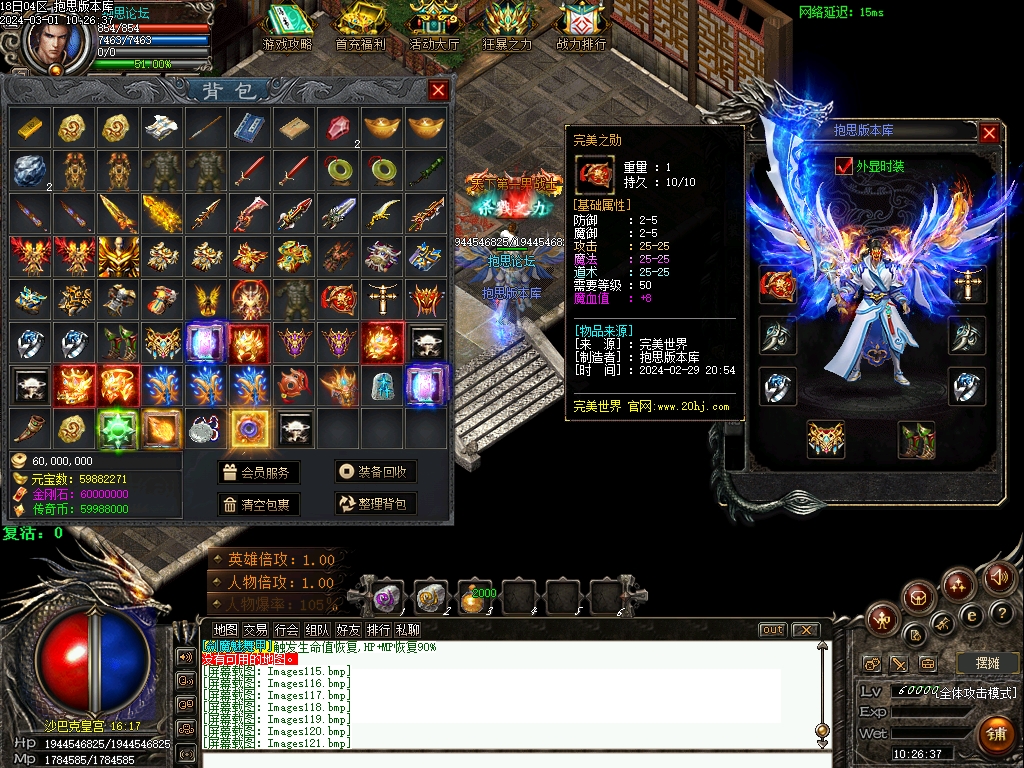Open the 私聊 private chat tab
The height and width of the screenshot is (768, 1024).
pyautogui.click(x=407, y=630)
